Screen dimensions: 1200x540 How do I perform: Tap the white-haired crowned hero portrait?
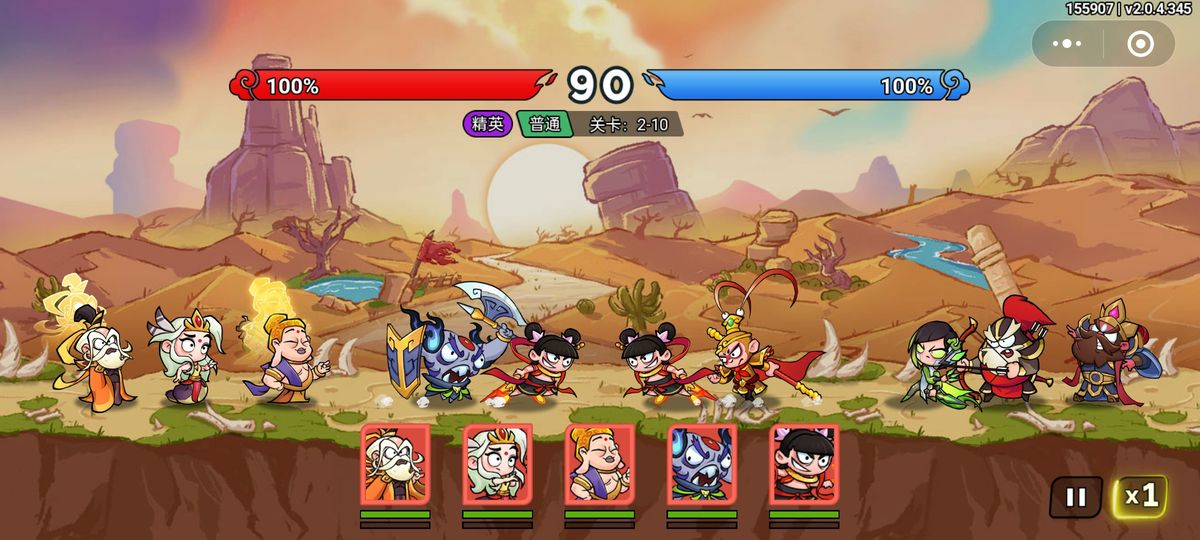497,464
